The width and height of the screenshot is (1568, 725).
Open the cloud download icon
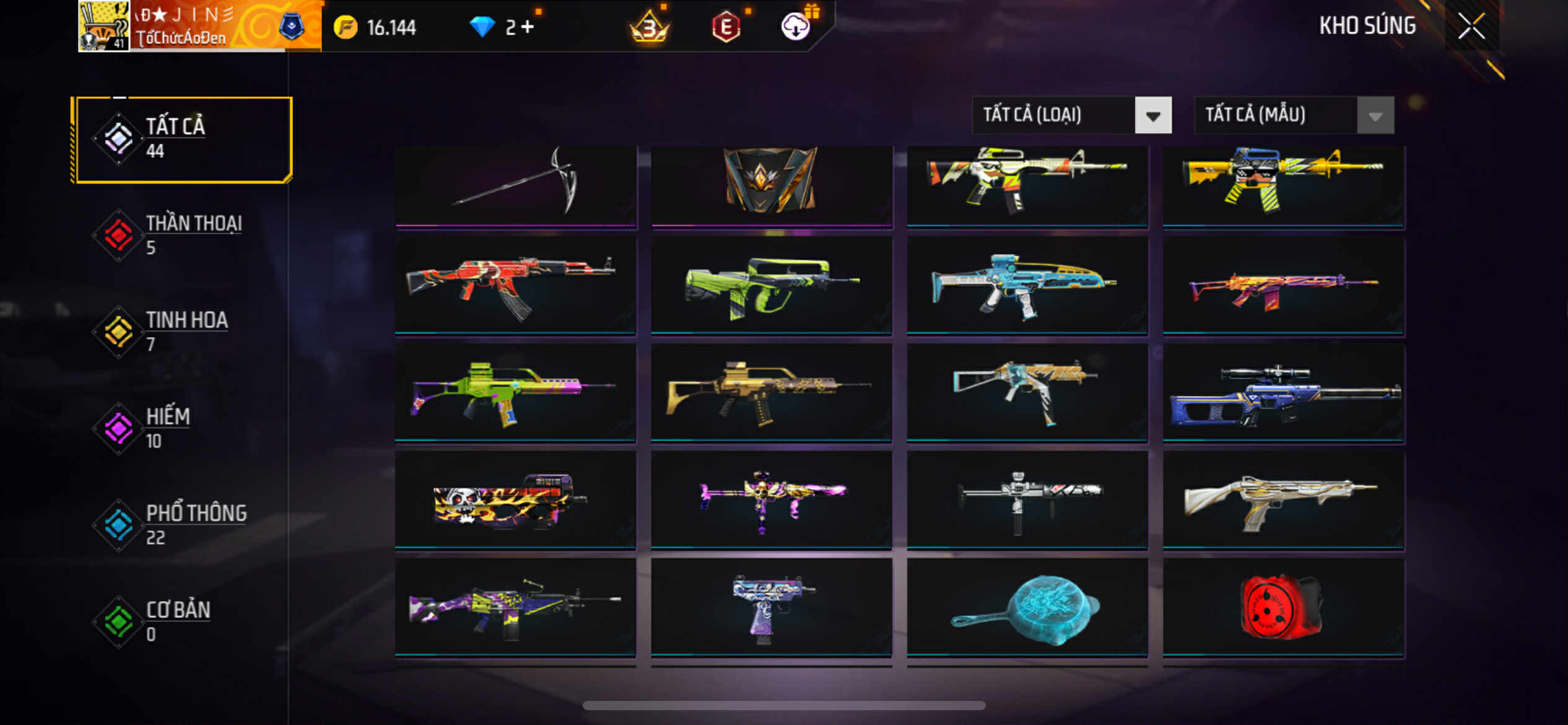[x=796, y=27]
